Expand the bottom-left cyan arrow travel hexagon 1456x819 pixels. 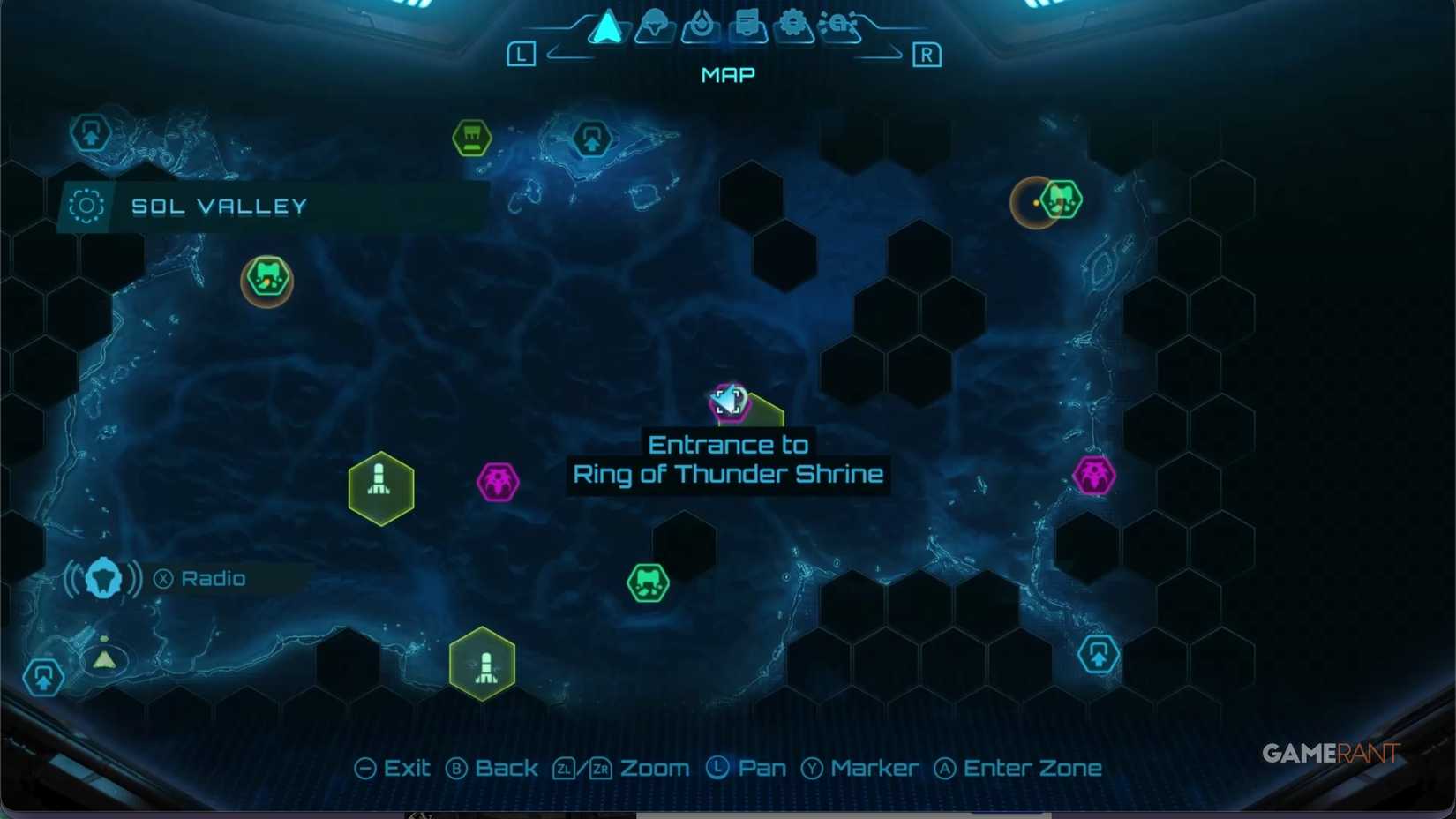42,678
